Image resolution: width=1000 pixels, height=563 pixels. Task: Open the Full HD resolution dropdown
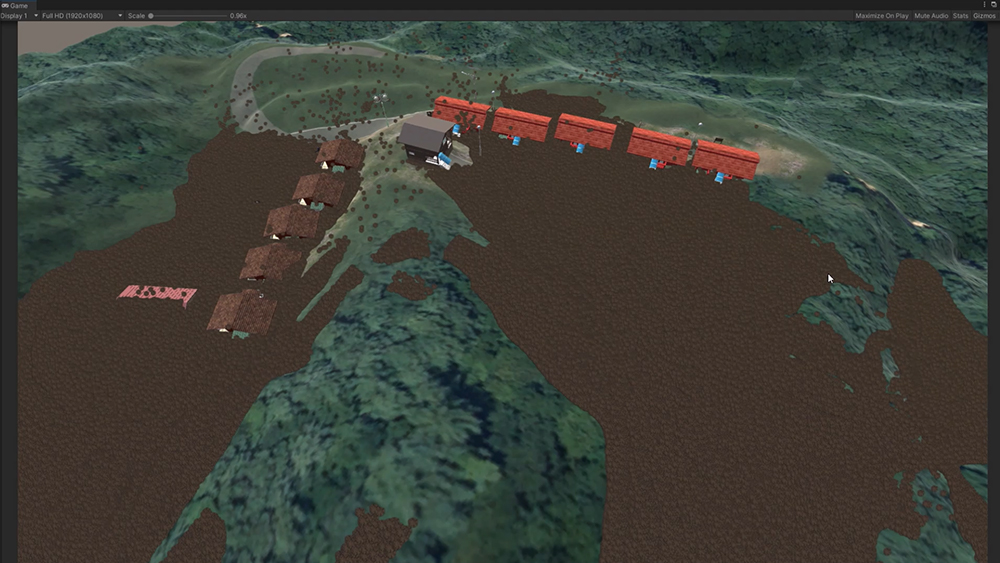[82, 16]
